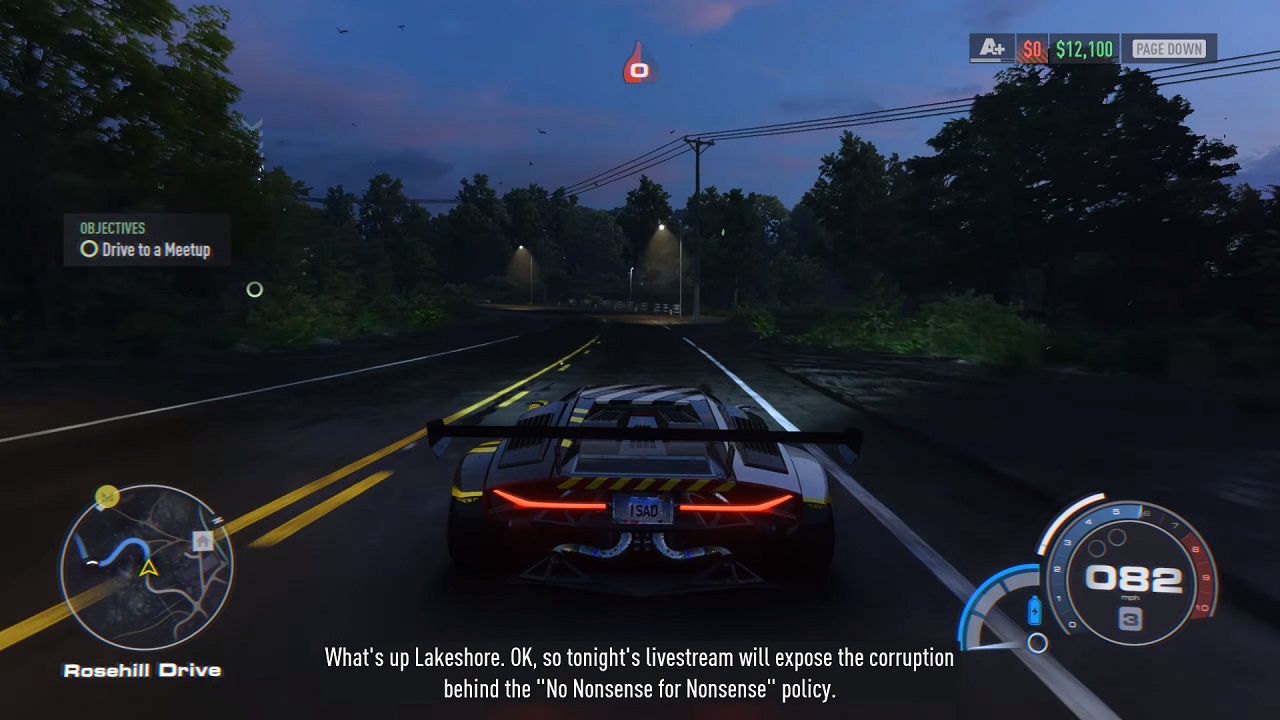Viewport: 1280px width, 720px height.
Task: Click the safehouse icon on the minimap
Action: coord(203,541)
